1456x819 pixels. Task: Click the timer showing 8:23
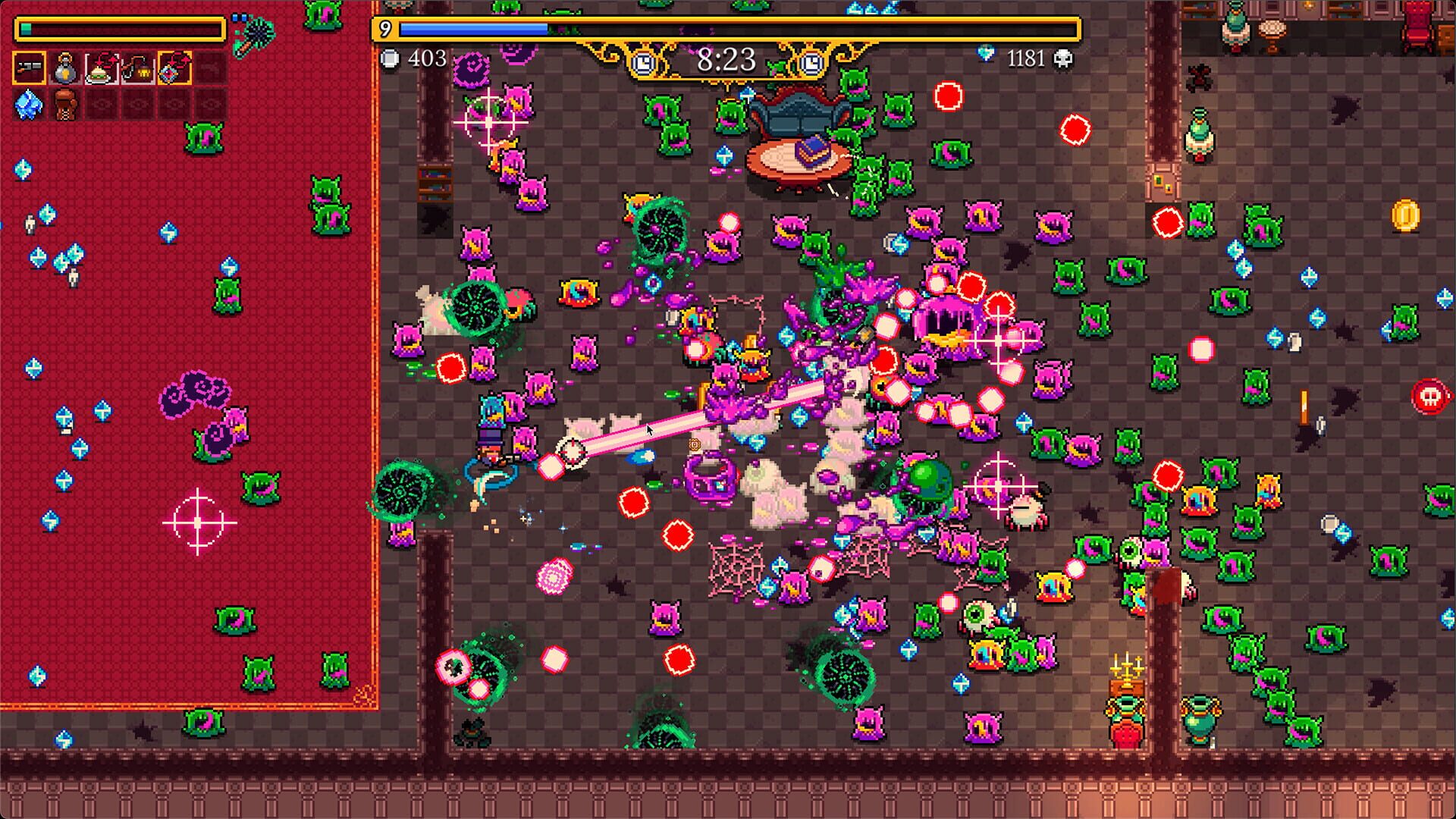[x=726, y=60]
